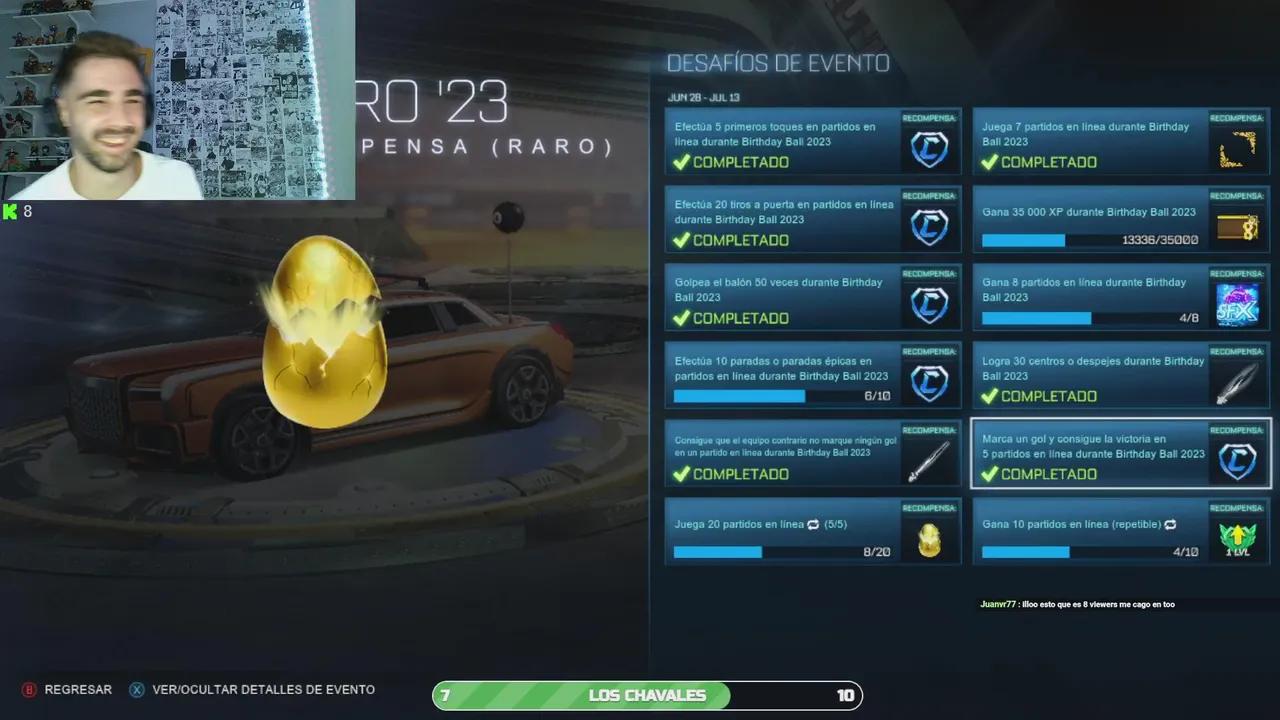Select the DESAFÍOS DE EVENTO heading
The height and width of the screenshot is (720, 1280).
(778, 63)
